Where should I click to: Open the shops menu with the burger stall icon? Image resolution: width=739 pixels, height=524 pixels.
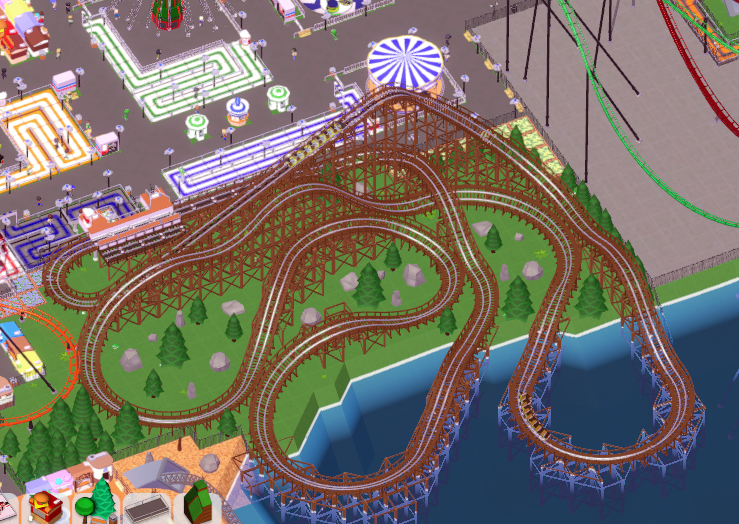click(x=44, y=505)
